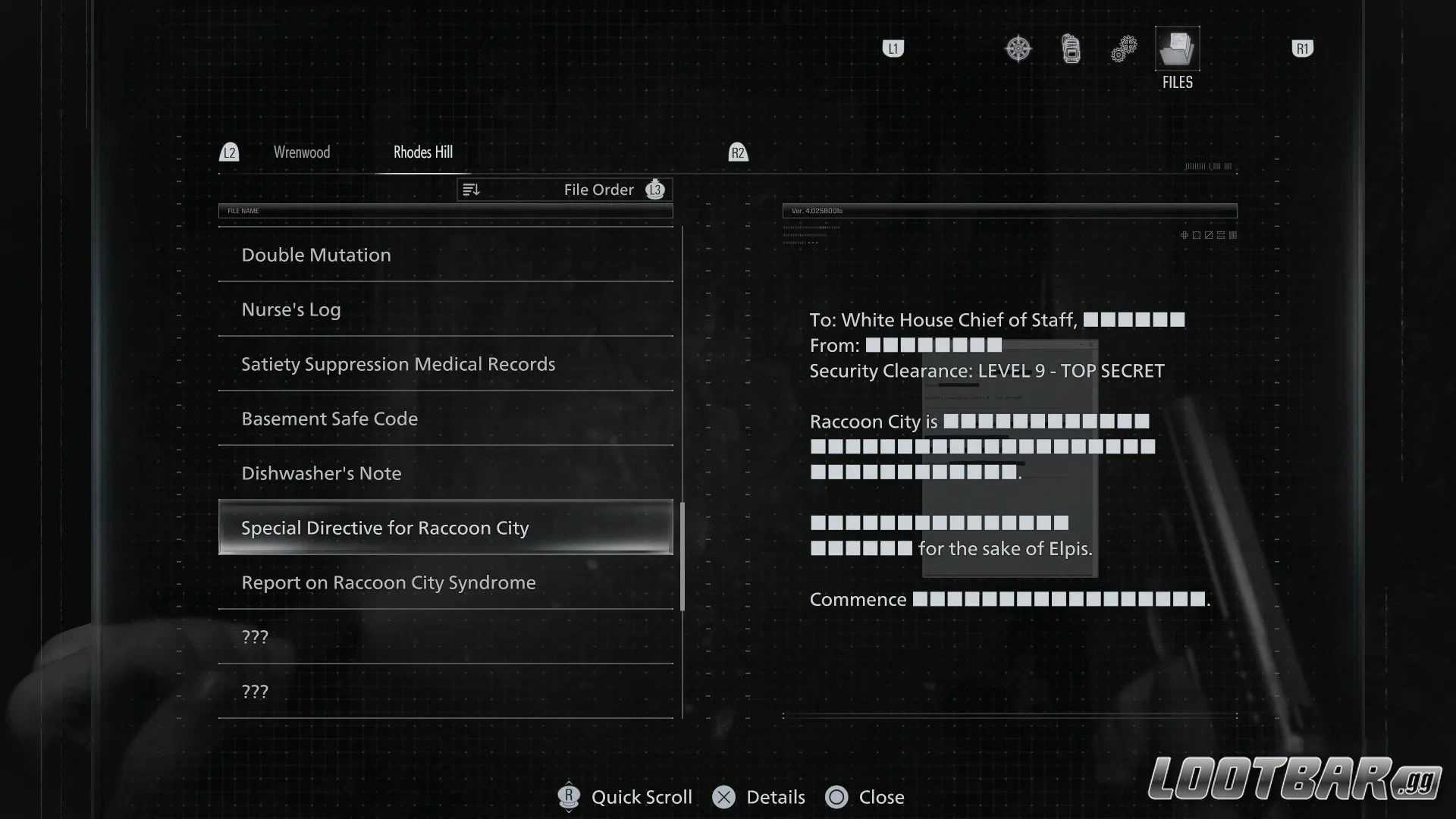Click the stacked-lines icon beside the barcode
The width and height of the screenshot is (1456, 819).
point(1221,235)
